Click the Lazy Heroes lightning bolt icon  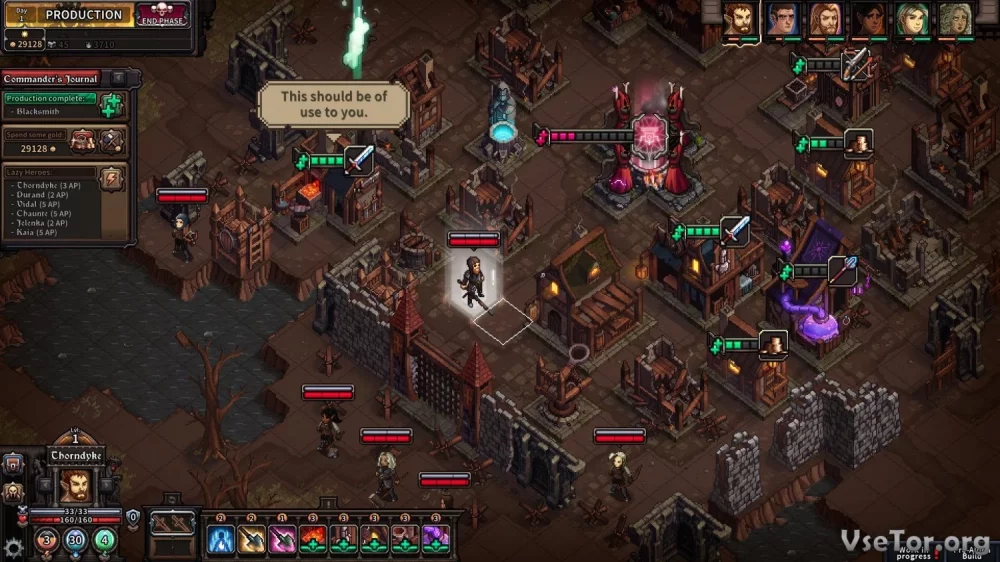click(x=112, y=178)
